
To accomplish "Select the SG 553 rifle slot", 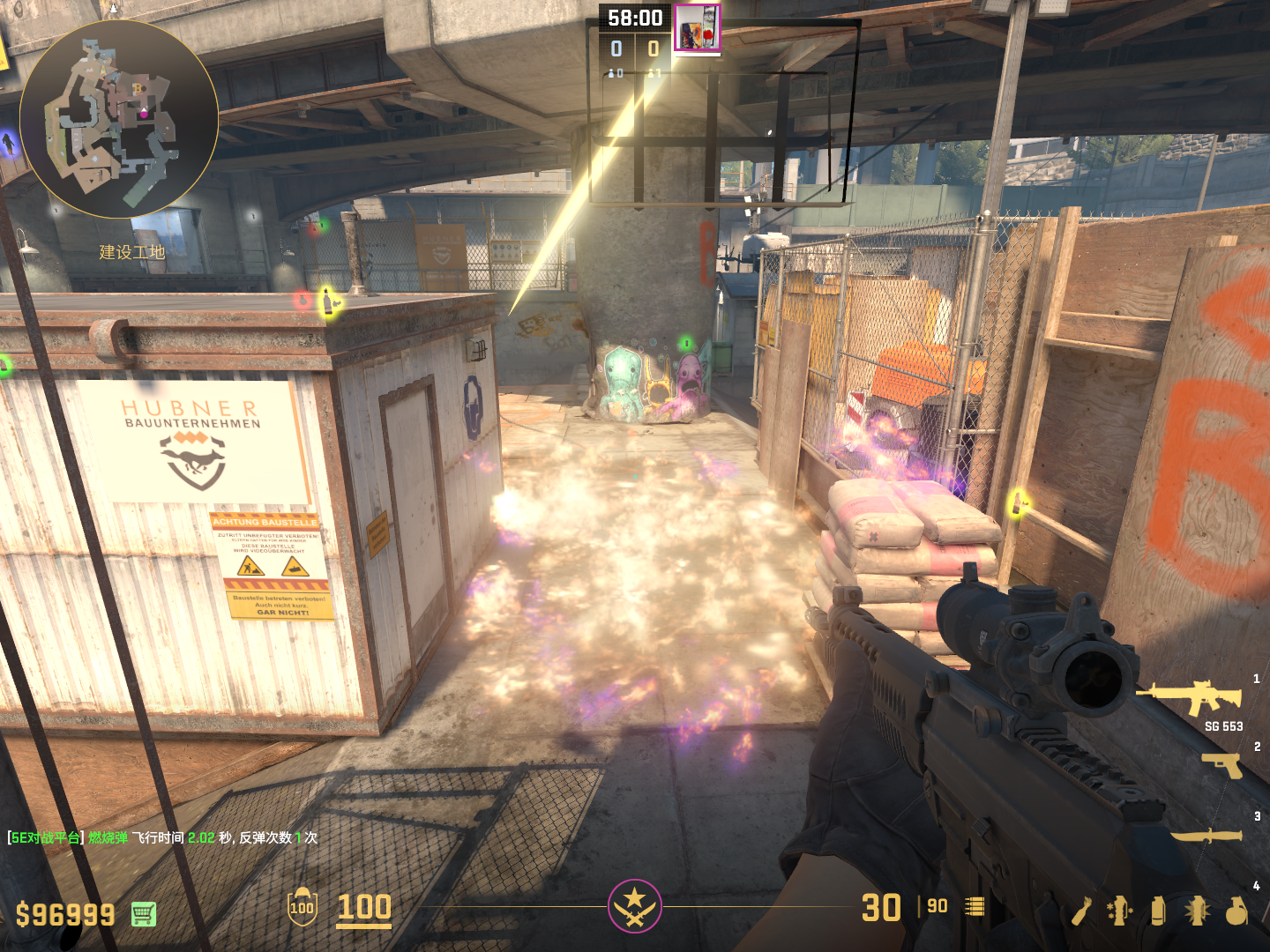I will (x=1191, y=697).
